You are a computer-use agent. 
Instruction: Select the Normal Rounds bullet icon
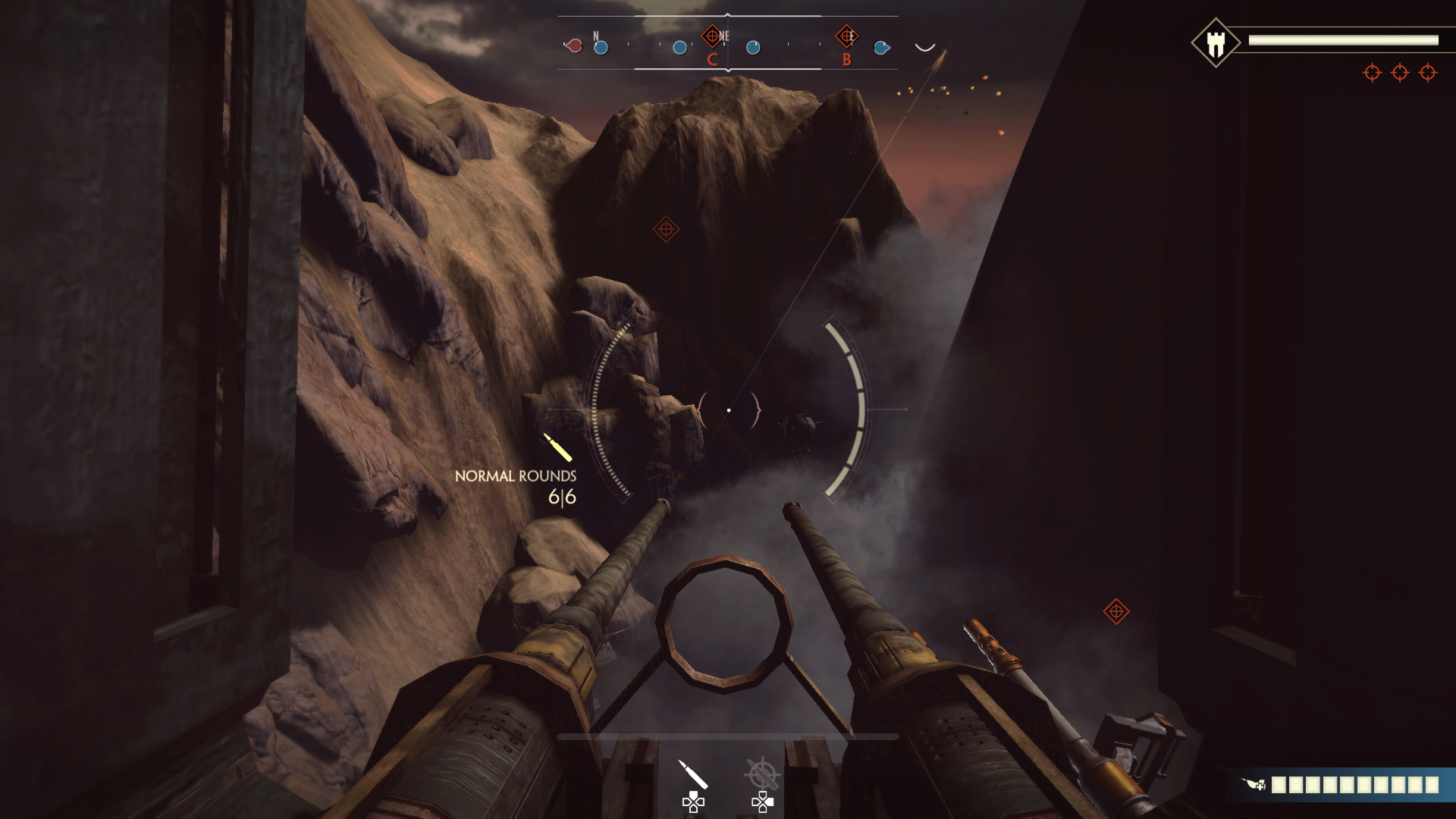coord(556,447)
